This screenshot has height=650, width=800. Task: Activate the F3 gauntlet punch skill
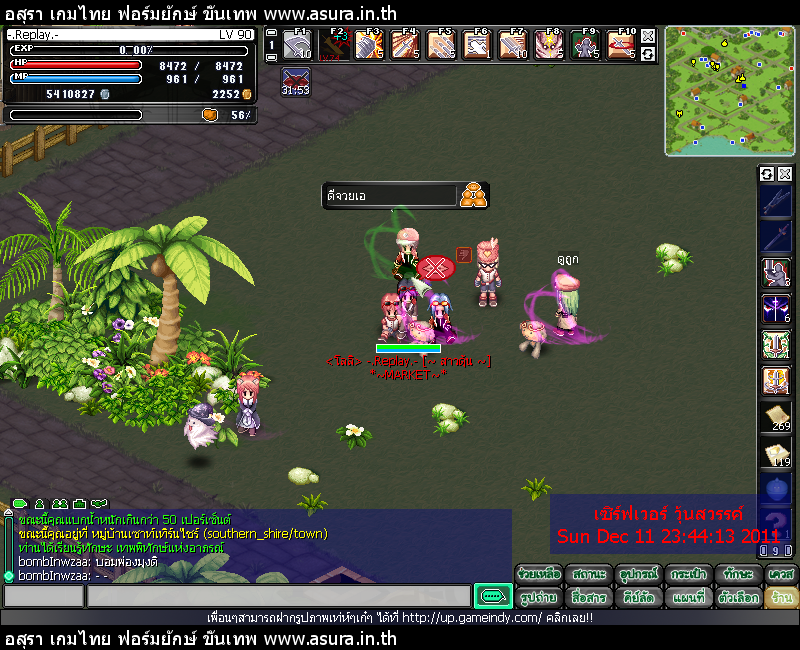pyautogui.click(x=369, y=45)
